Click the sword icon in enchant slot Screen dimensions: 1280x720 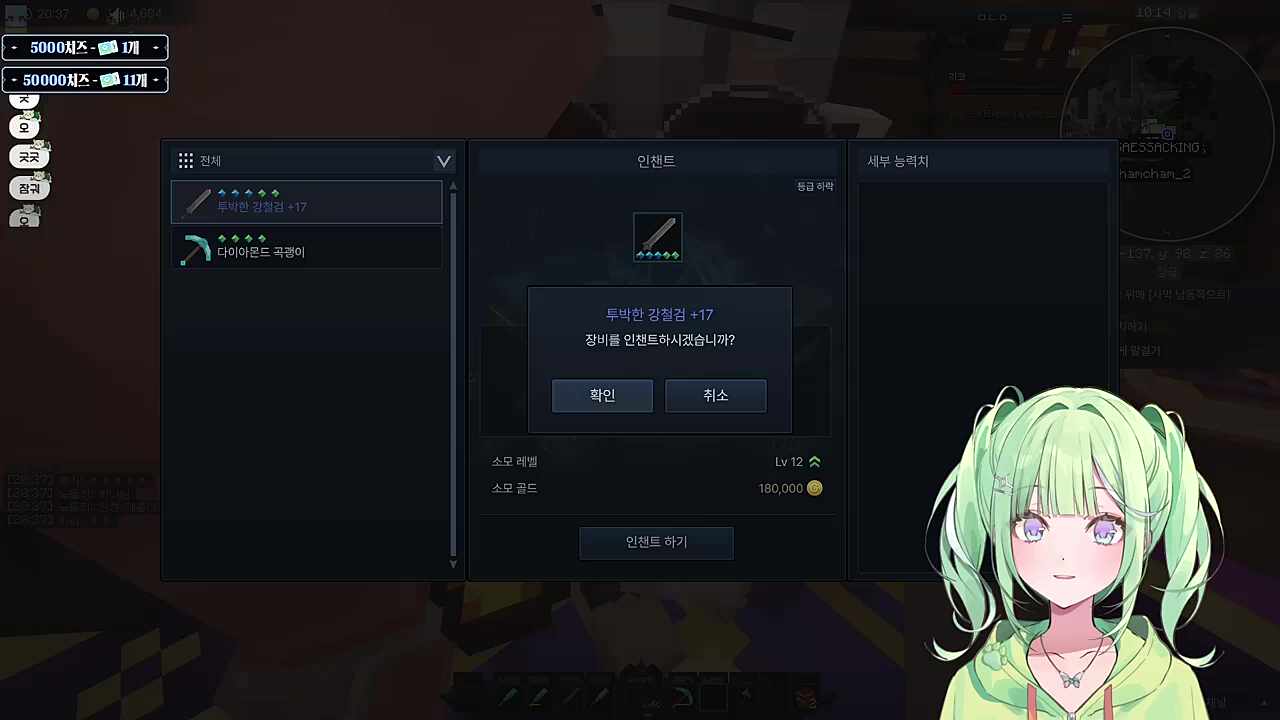click(x=658, y=237)
